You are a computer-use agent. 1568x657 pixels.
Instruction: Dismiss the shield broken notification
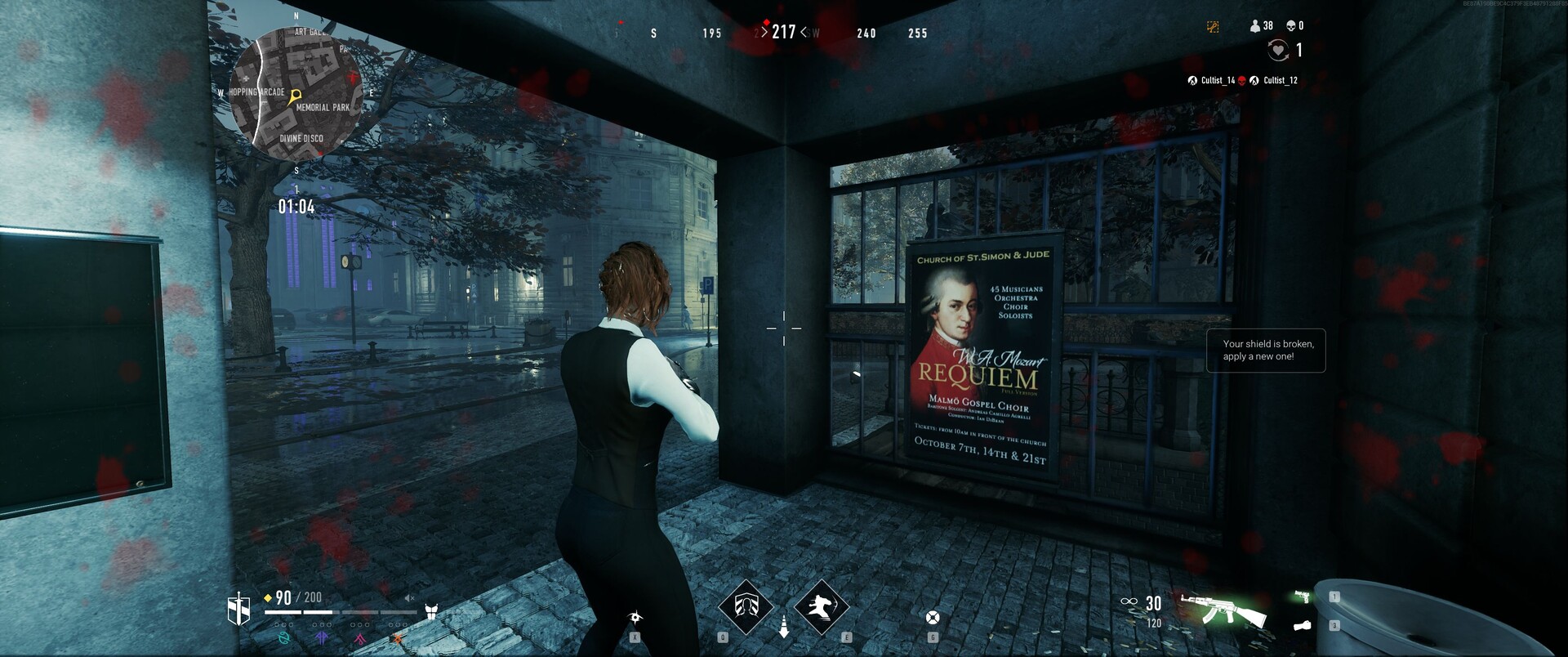pos(1265,351)
